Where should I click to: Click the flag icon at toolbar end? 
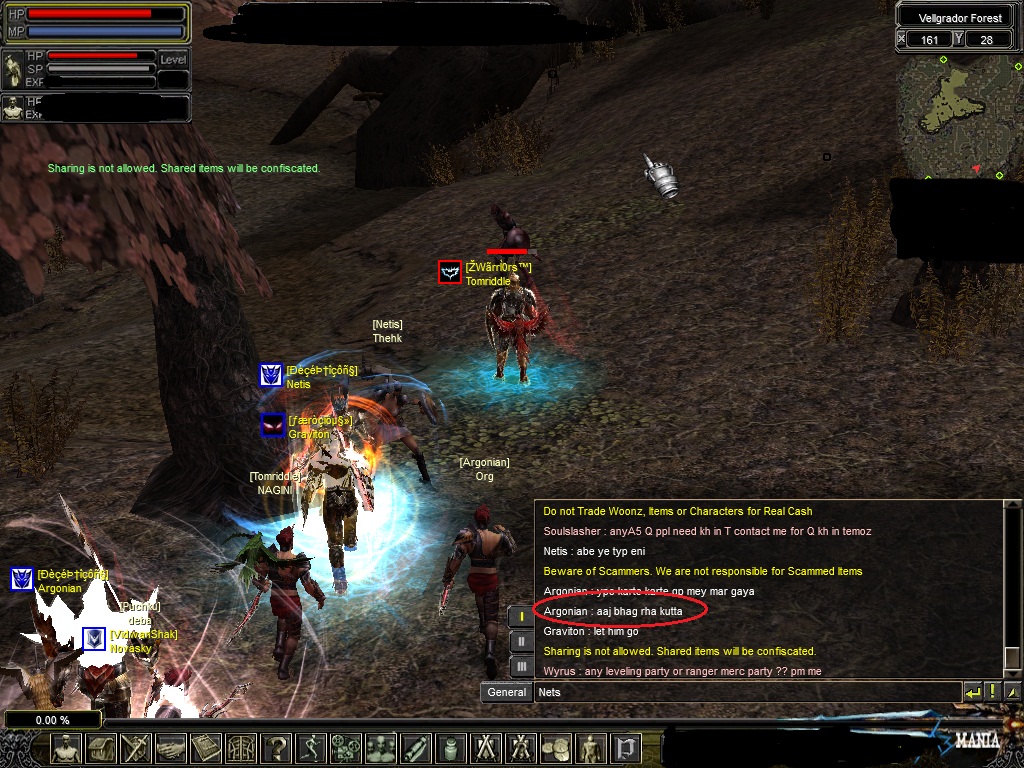626,748
